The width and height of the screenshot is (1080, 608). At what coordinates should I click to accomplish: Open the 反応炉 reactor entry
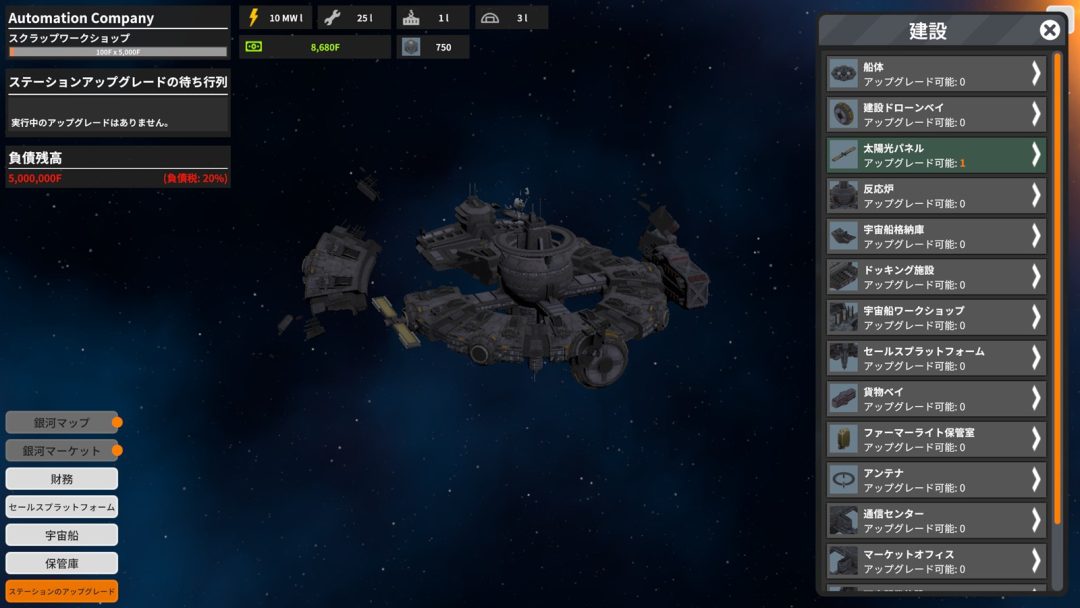[x=936, y=196]
